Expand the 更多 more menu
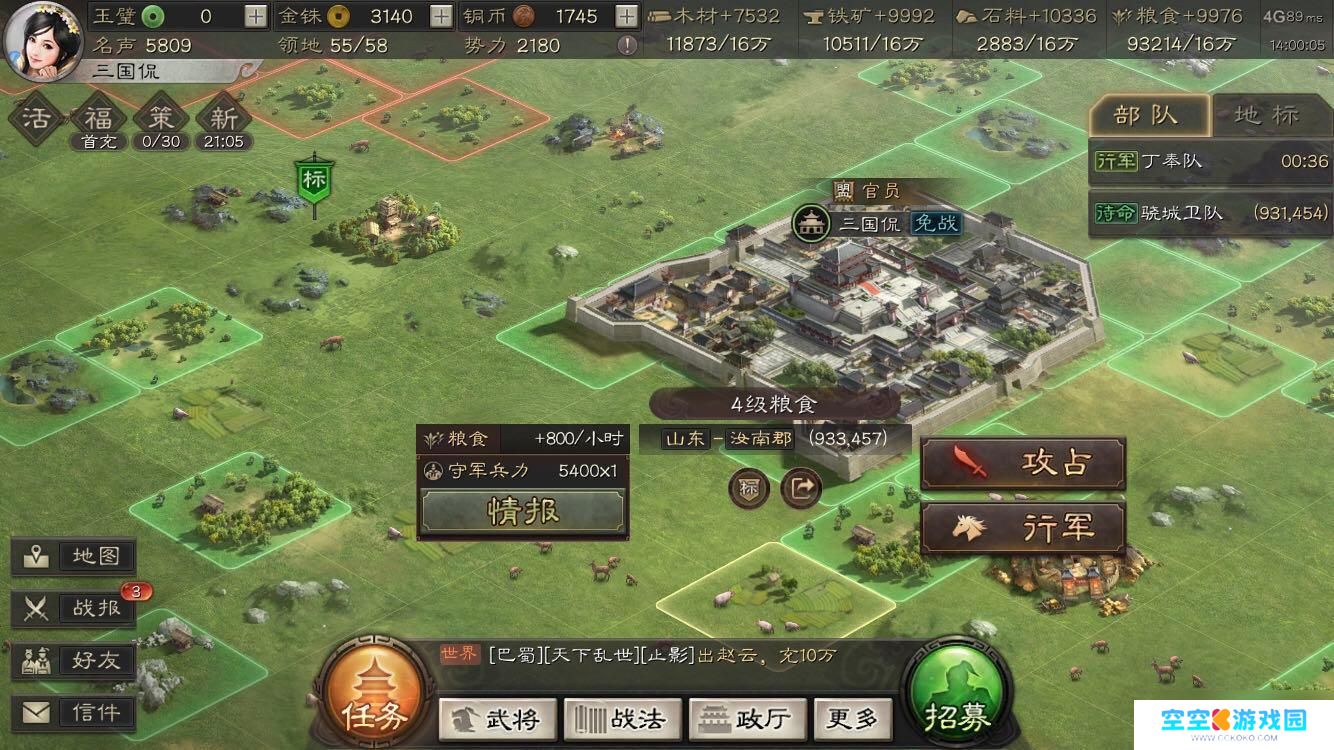 coord(852,719)
